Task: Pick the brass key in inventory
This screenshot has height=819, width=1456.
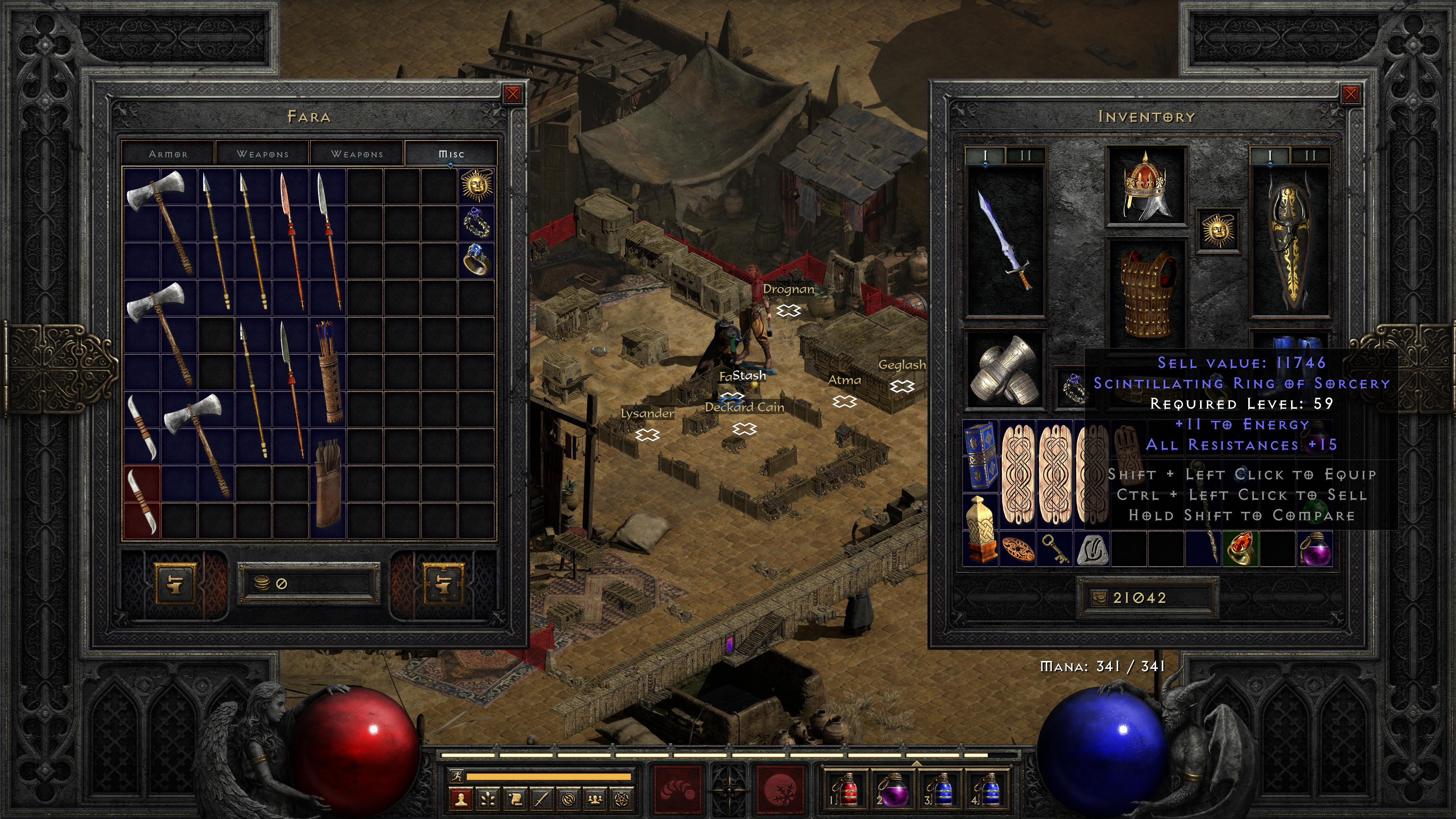Action: click(x=1054, y=548)
